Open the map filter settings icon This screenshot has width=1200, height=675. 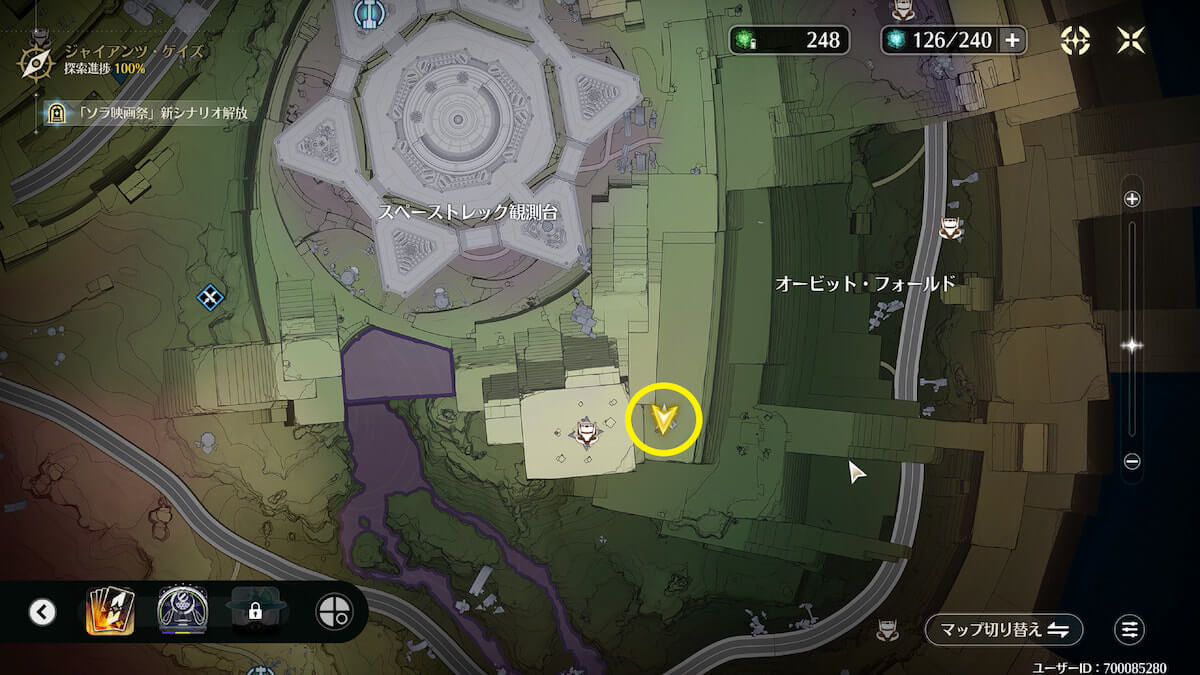pos(1129,629)
